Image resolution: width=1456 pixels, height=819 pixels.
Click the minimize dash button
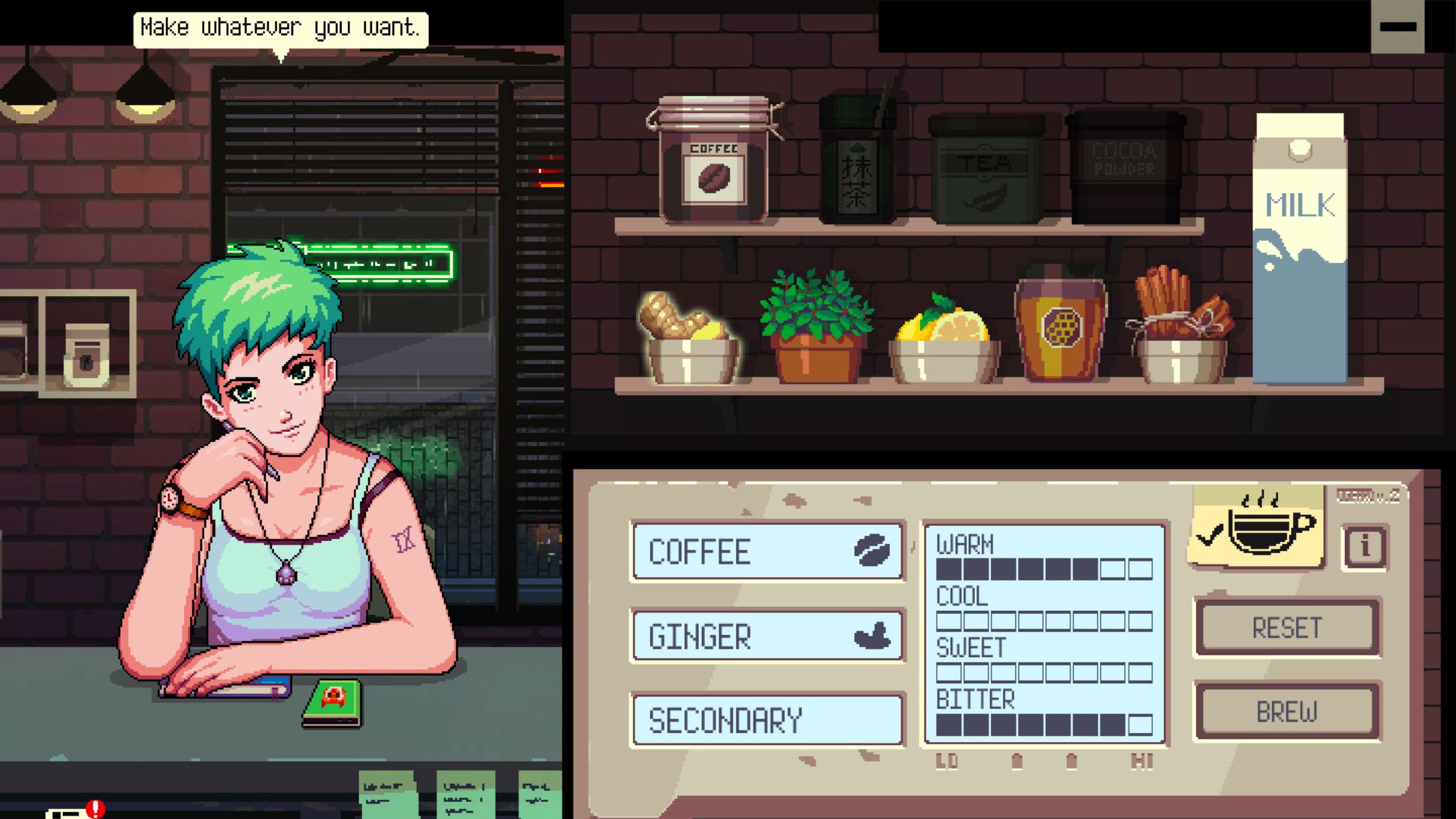pyautogui.click(x=1397, y=27)
